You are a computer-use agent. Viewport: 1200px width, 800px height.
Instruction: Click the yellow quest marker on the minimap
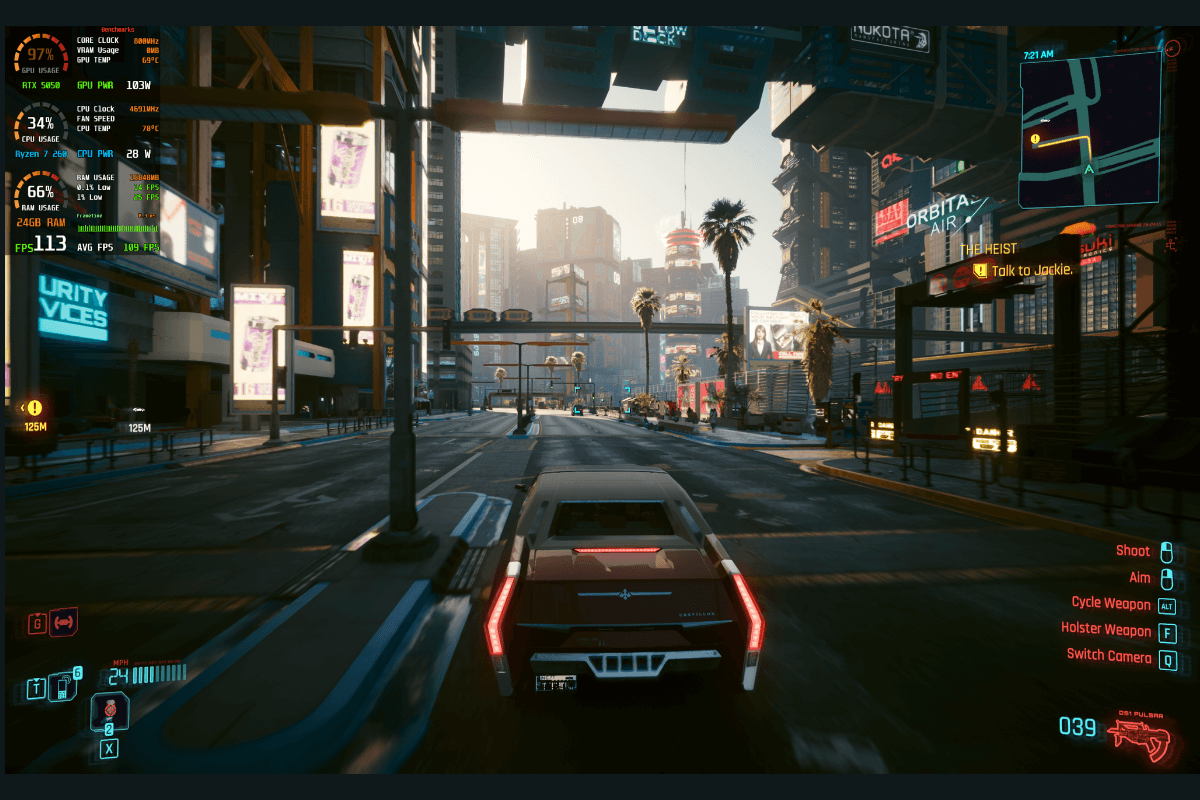click(1035, 139)
